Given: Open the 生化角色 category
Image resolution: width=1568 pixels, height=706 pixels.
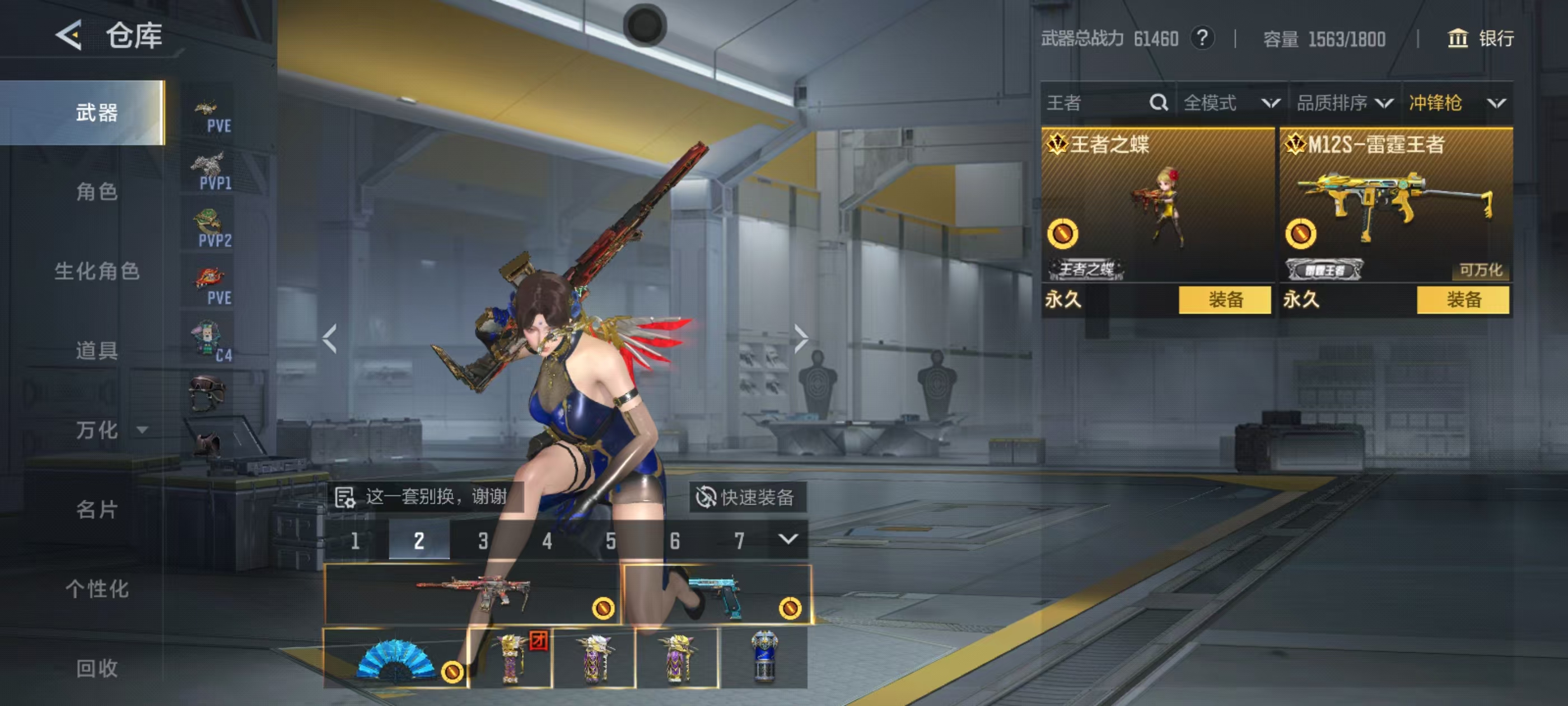Looking at the screenshot, I should click(x=96, y=271).
